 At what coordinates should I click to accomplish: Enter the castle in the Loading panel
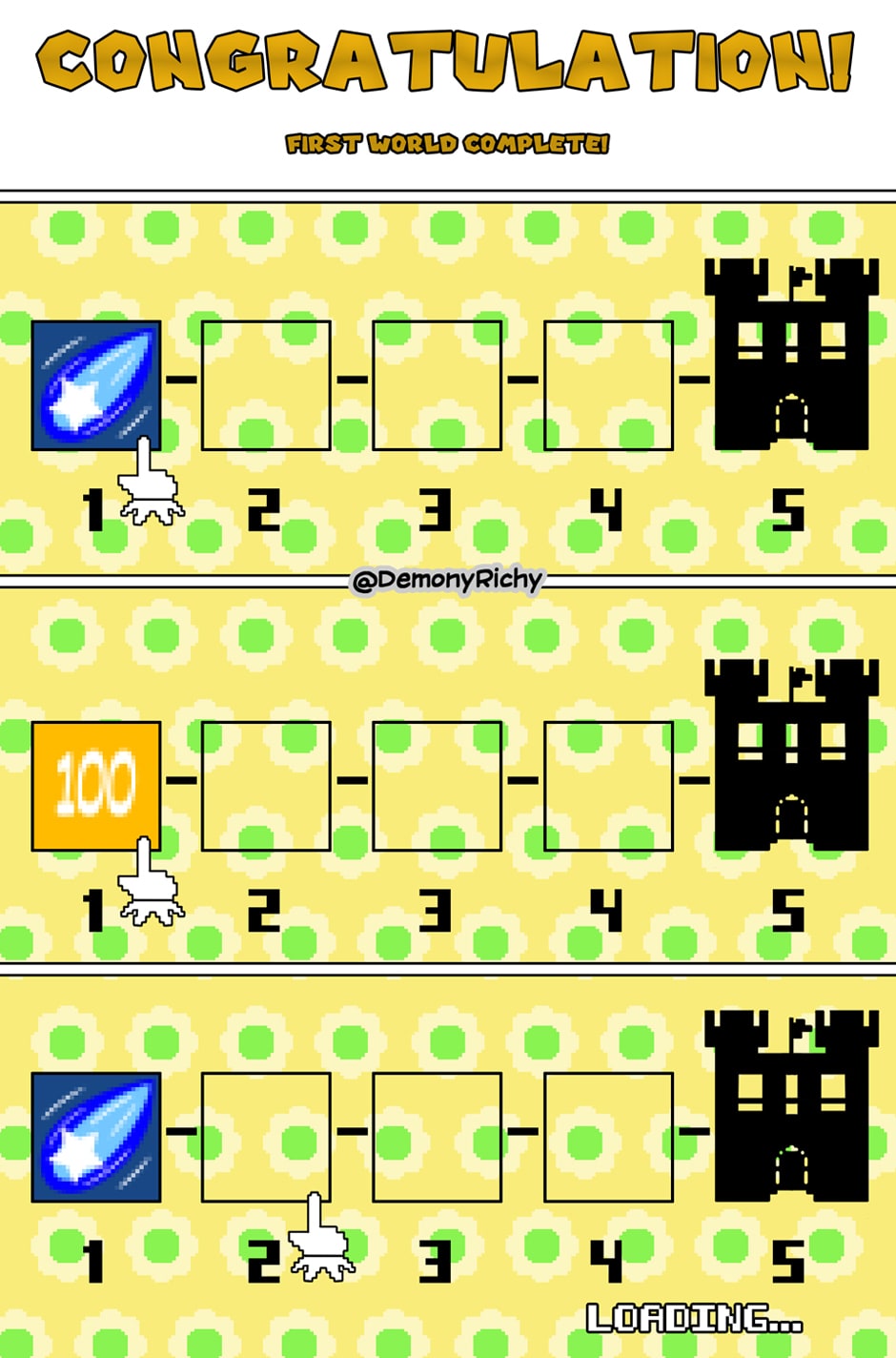pyautogui.click(x=791, y=1106)
